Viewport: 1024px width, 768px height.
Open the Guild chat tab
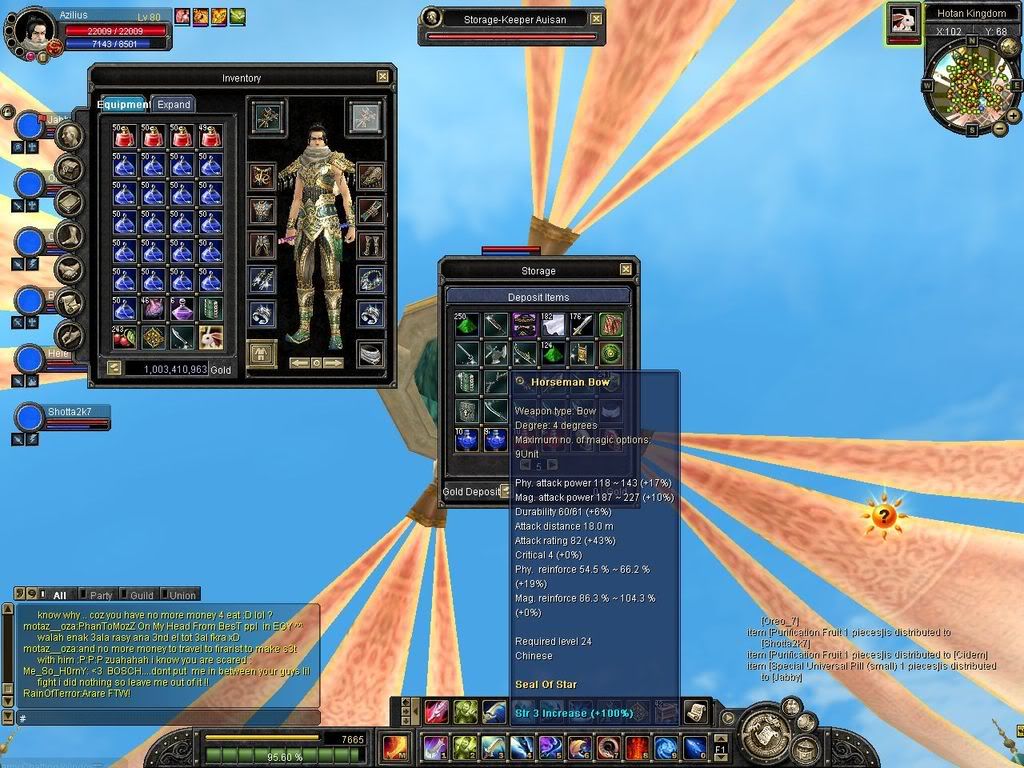tap(141, 595)
